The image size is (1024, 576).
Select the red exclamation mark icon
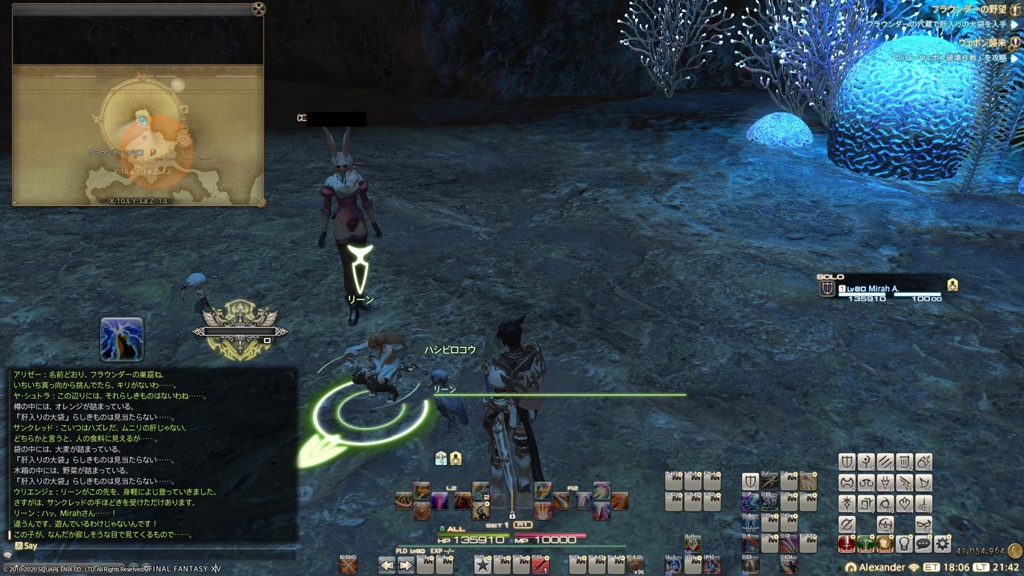[x=847, y=543]
